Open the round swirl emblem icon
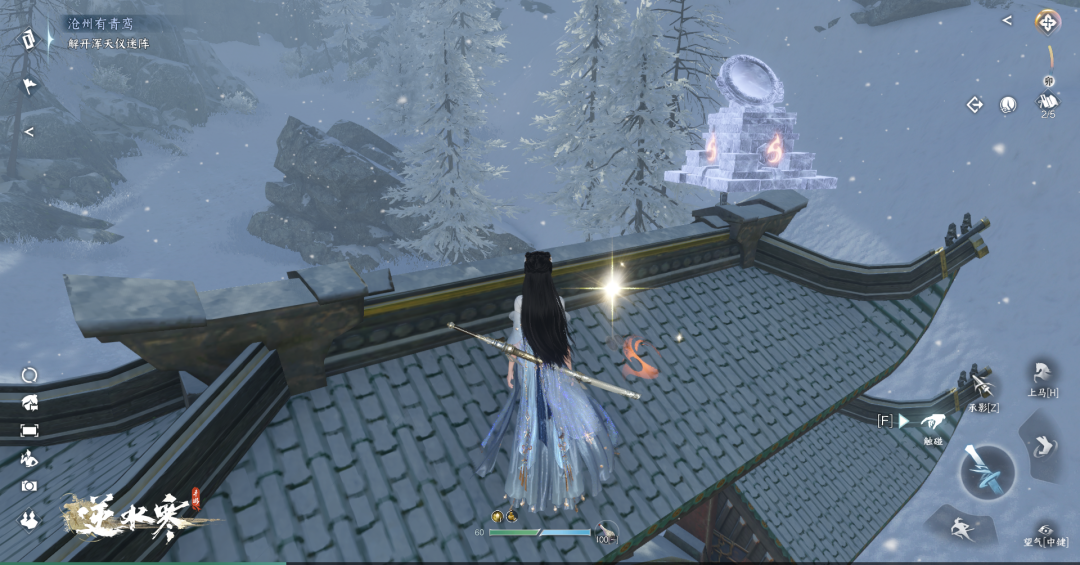This screenshot has height=565, width=1080. [x=1008, y=104]
